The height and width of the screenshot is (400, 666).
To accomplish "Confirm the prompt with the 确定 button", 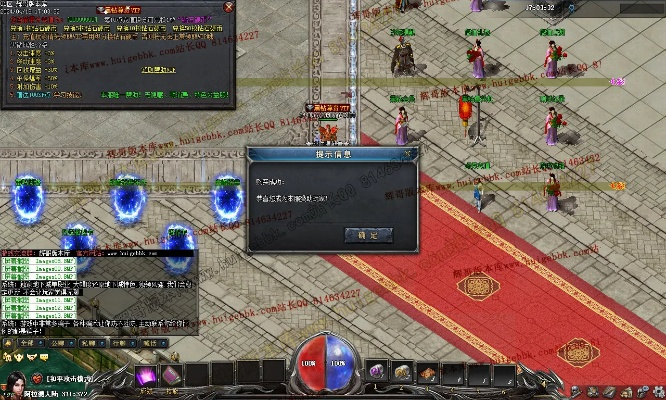I will point(367,234).
